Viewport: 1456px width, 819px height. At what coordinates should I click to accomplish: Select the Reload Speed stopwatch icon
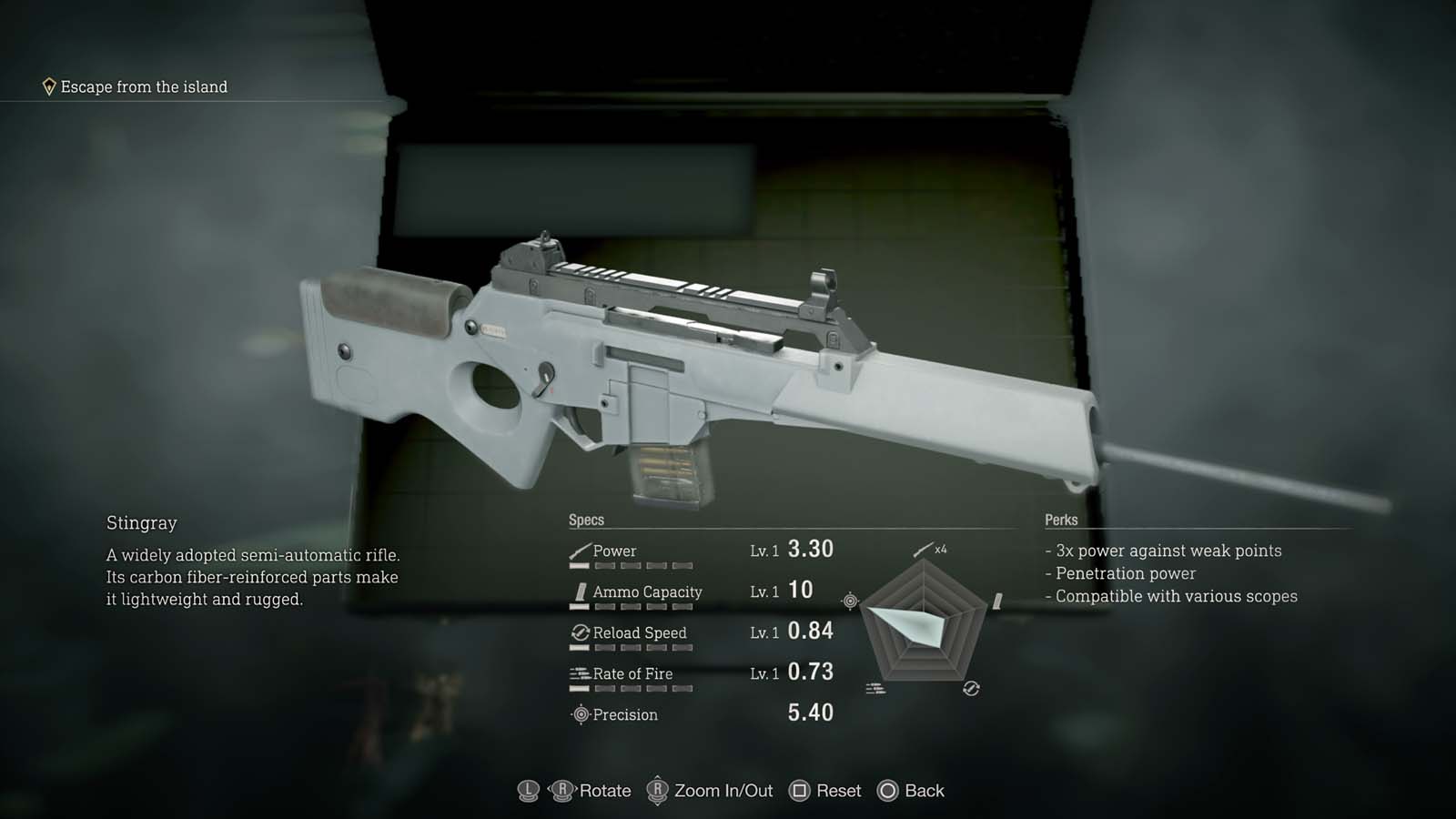pos(579,632)
